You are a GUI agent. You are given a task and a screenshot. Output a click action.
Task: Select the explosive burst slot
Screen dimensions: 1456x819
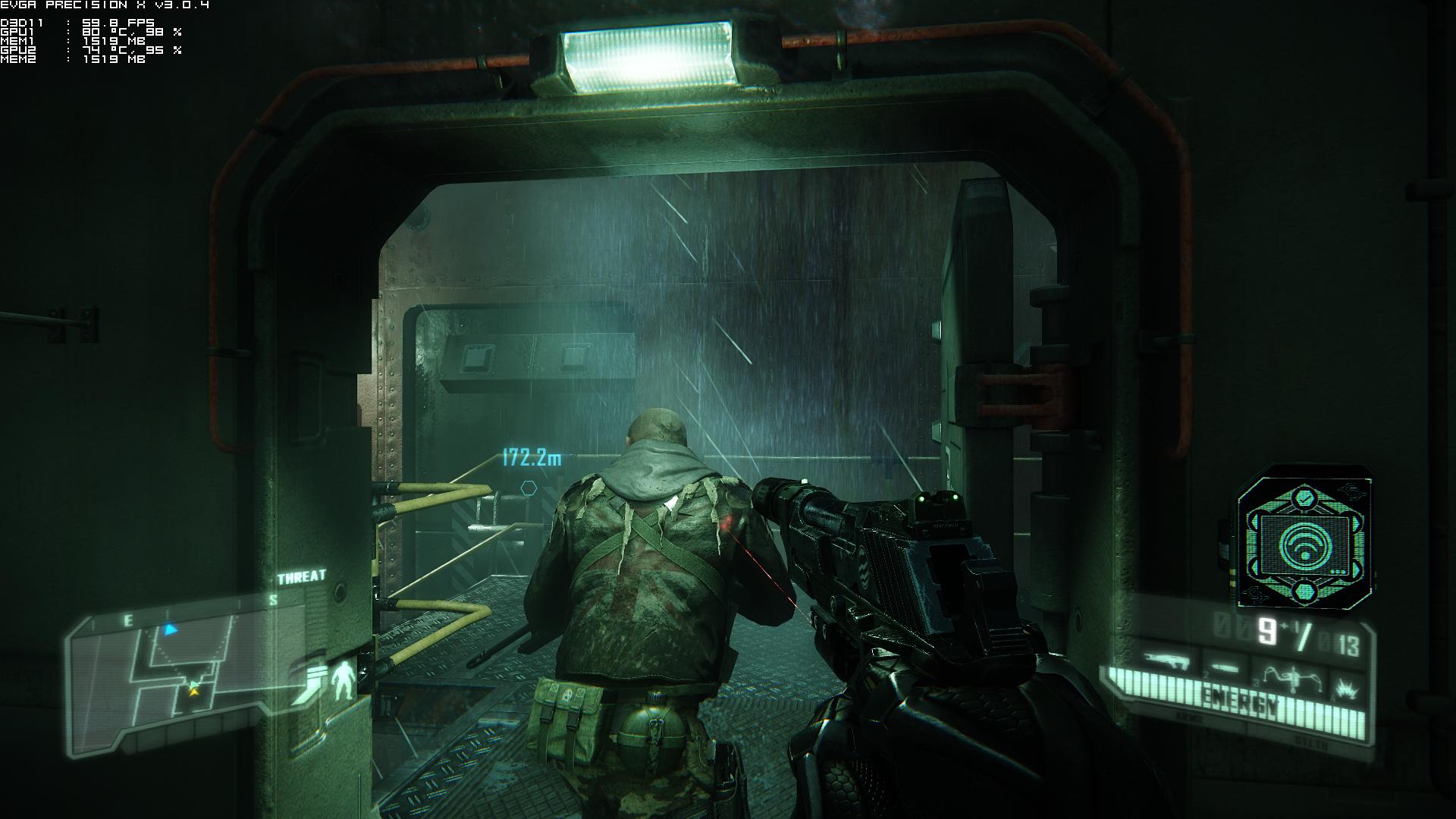click(1346, 688)
